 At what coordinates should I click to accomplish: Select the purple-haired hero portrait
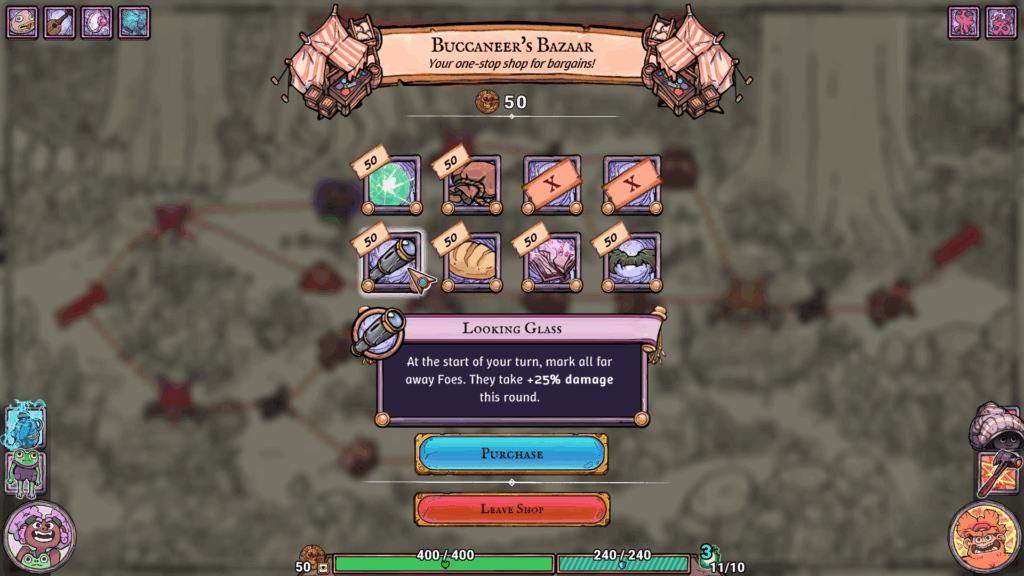(39, 536)
